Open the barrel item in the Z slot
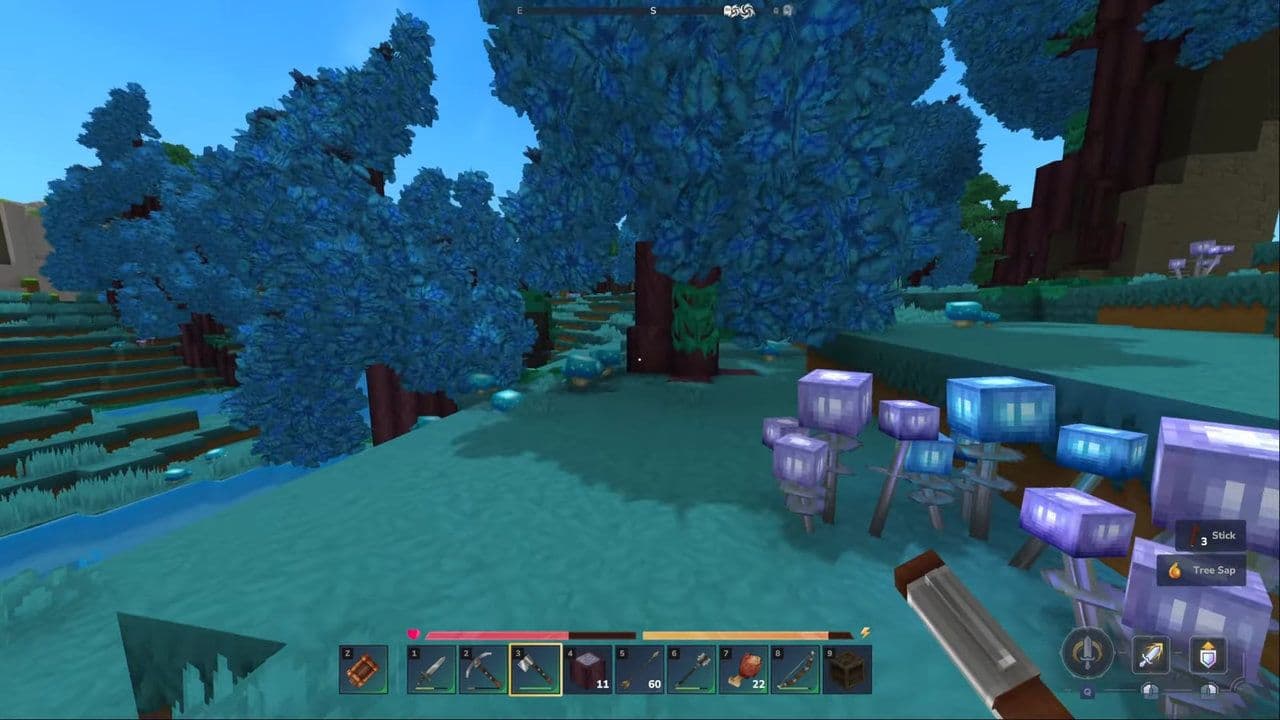This screenshot has width=1280, height=720. (364, 670)
